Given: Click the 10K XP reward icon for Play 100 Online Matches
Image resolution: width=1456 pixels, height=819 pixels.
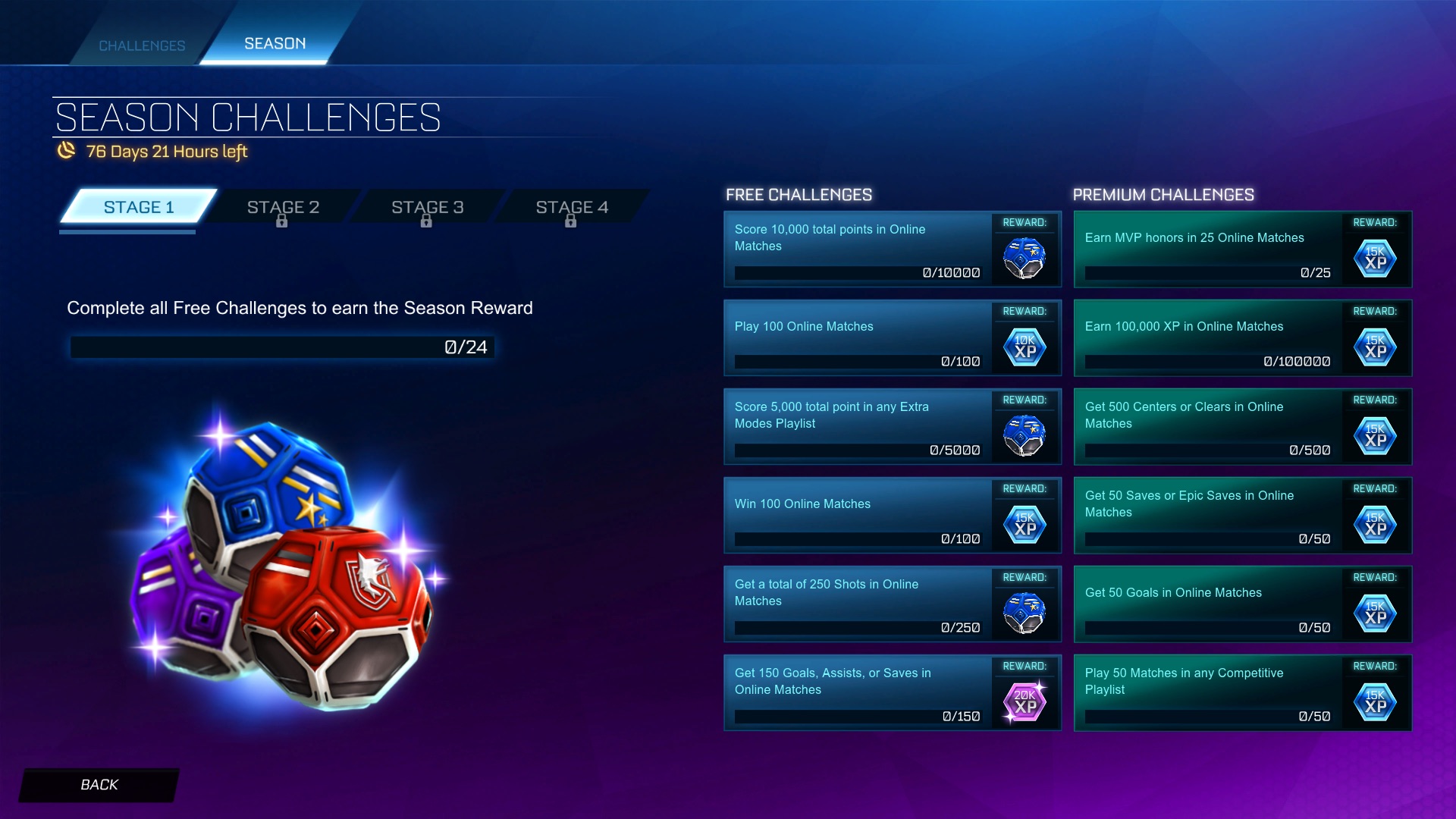Looking at the screenshot, I should [1025, 347].
